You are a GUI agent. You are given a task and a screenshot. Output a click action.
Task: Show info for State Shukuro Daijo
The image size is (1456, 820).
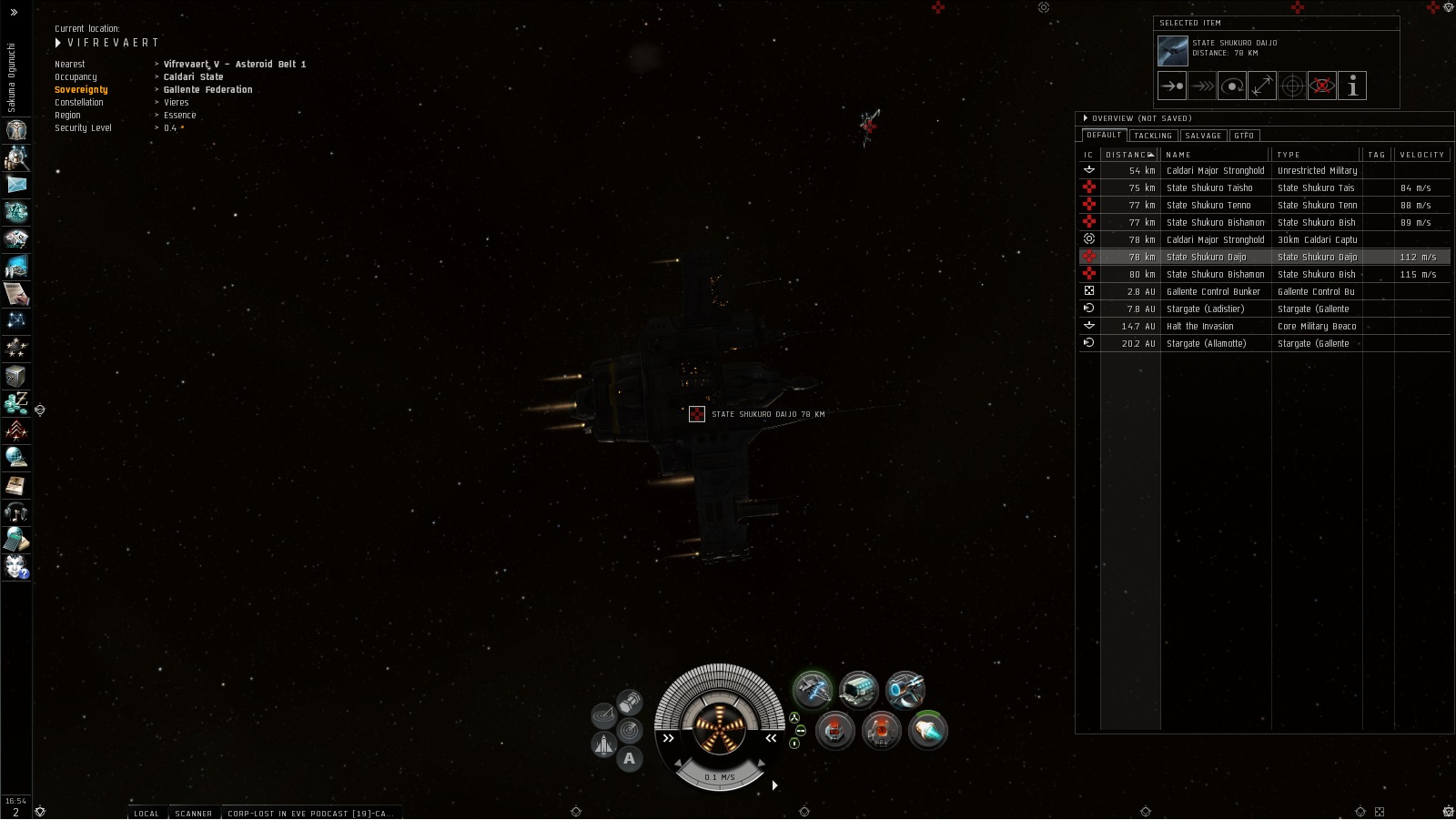click(1352, 86)
